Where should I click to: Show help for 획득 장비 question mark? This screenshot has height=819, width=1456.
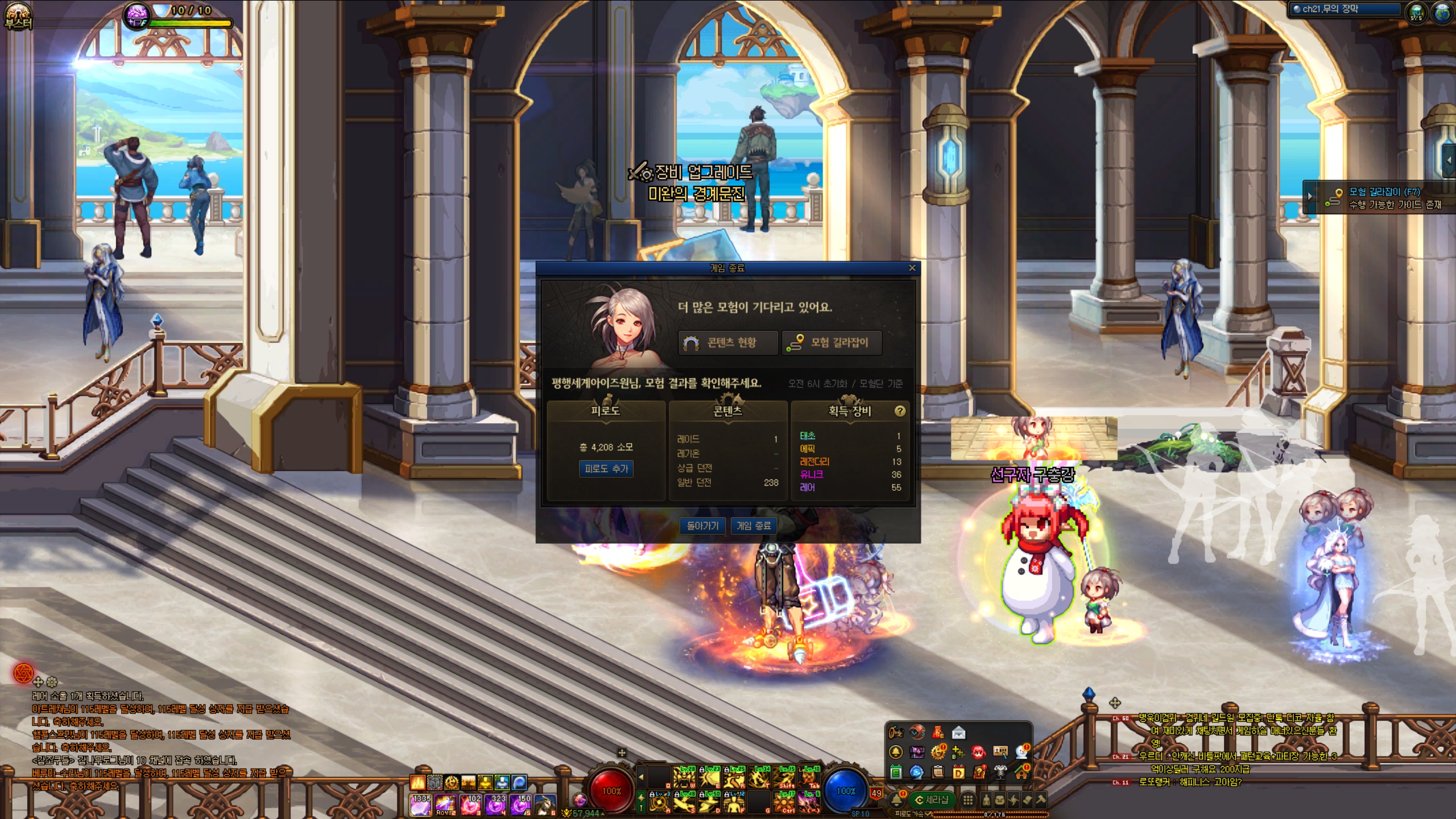pyautogui.click(x=900, y=411)
